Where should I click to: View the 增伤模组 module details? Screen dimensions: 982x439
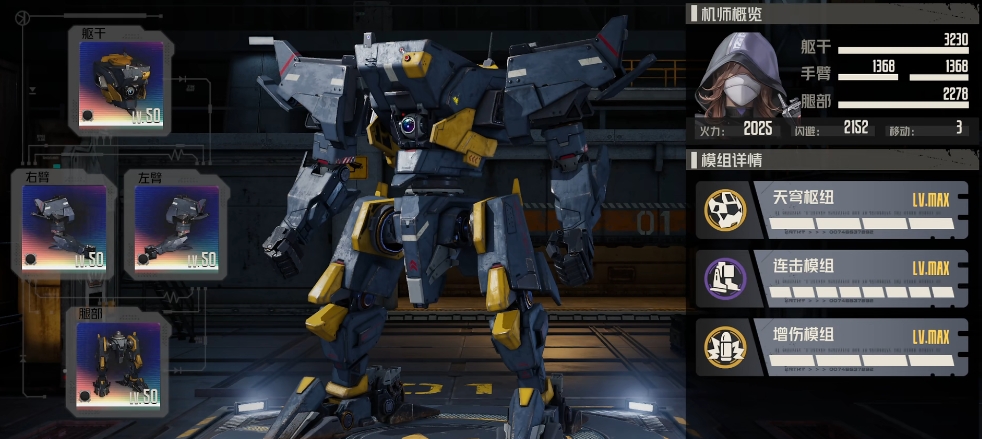click(831, 346)
